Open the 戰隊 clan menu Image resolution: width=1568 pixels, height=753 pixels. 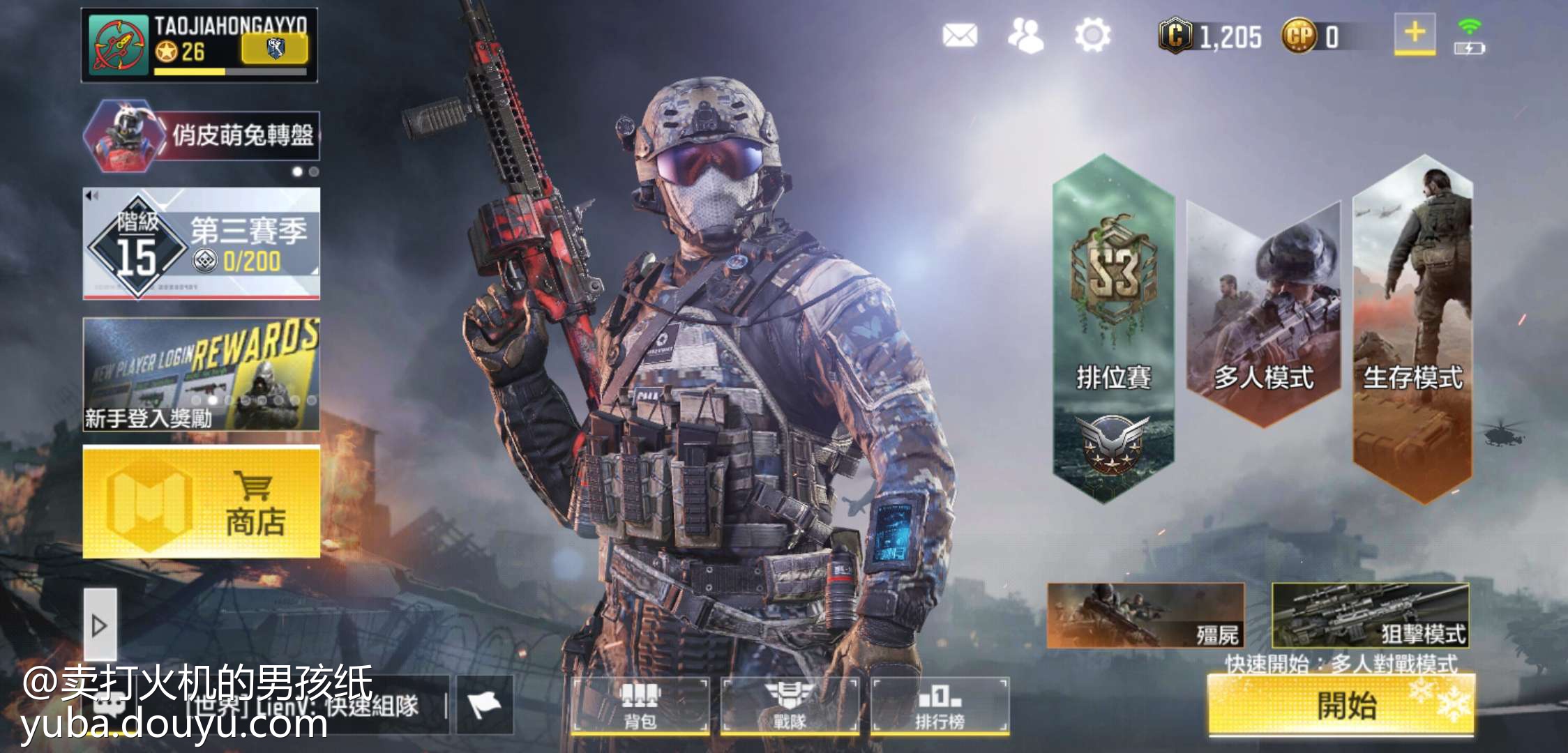(x=790, y=706)
